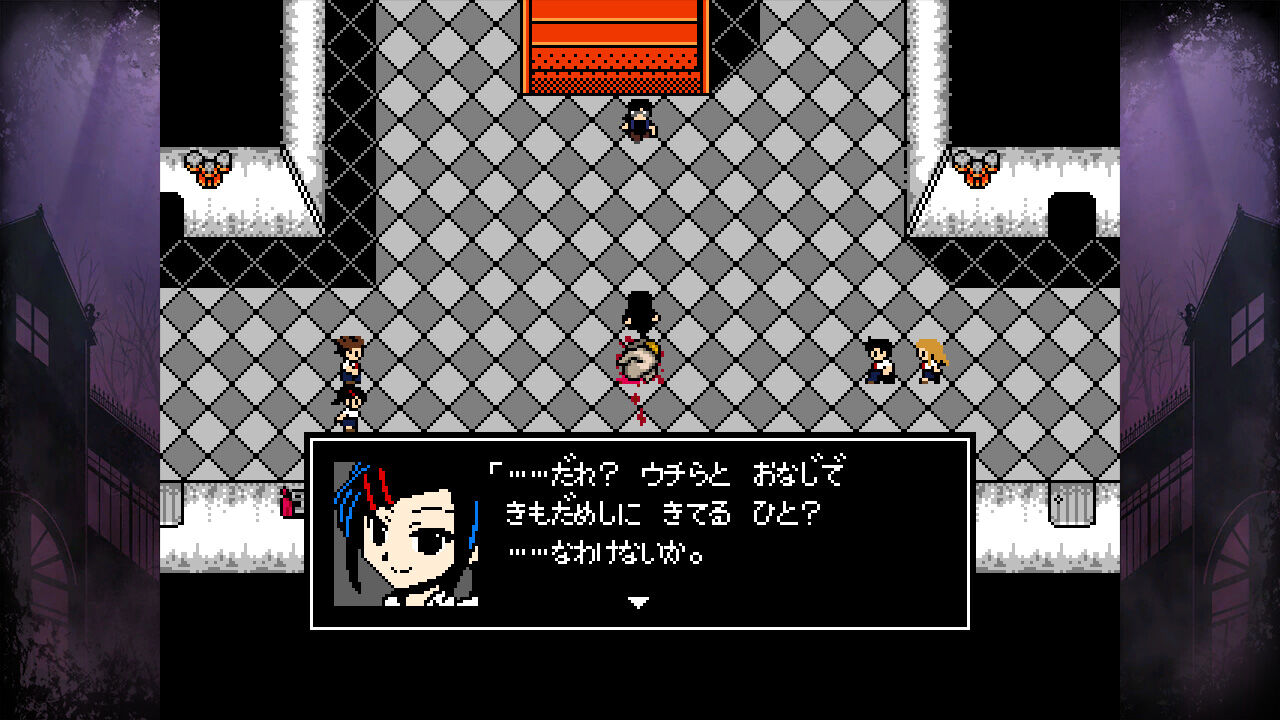Click the red item near the bottom-left wall

click(287, 505)
